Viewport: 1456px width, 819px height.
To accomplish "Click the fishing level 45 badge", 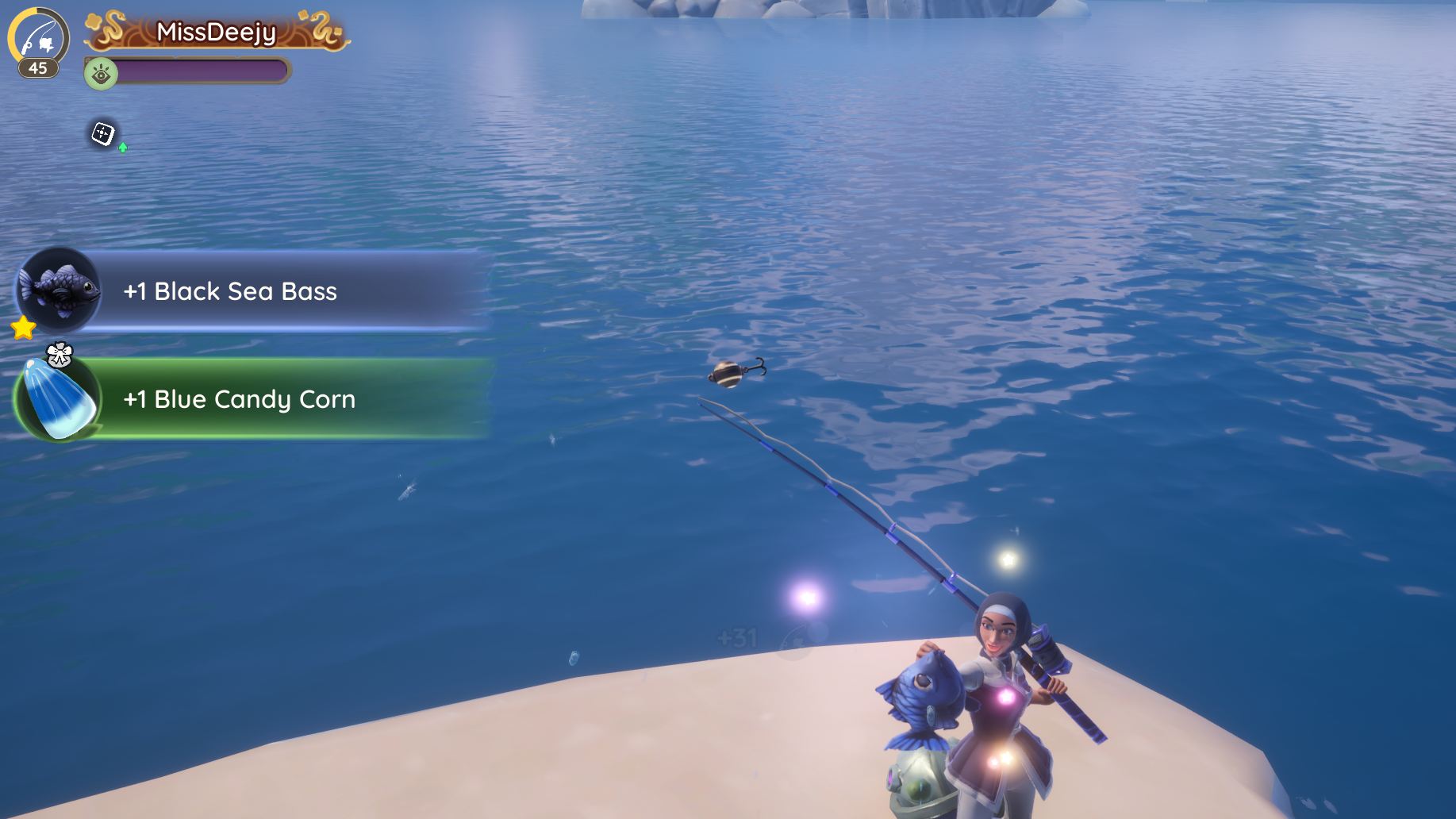I will (37, 43).
